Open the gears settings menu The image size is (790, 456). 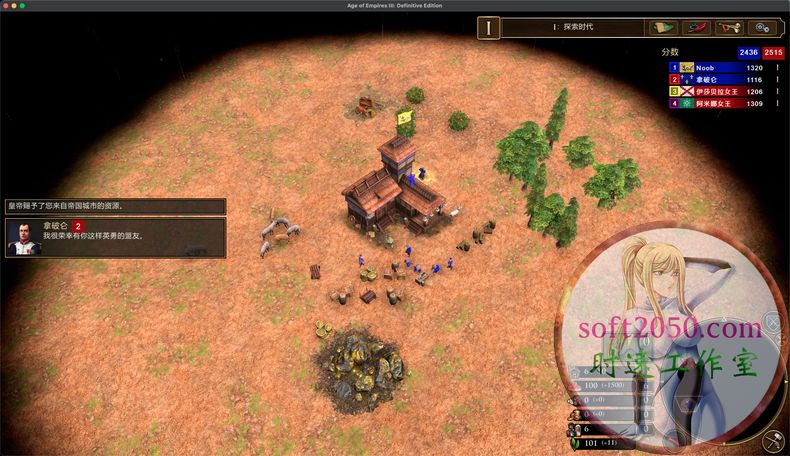[763, 27]
